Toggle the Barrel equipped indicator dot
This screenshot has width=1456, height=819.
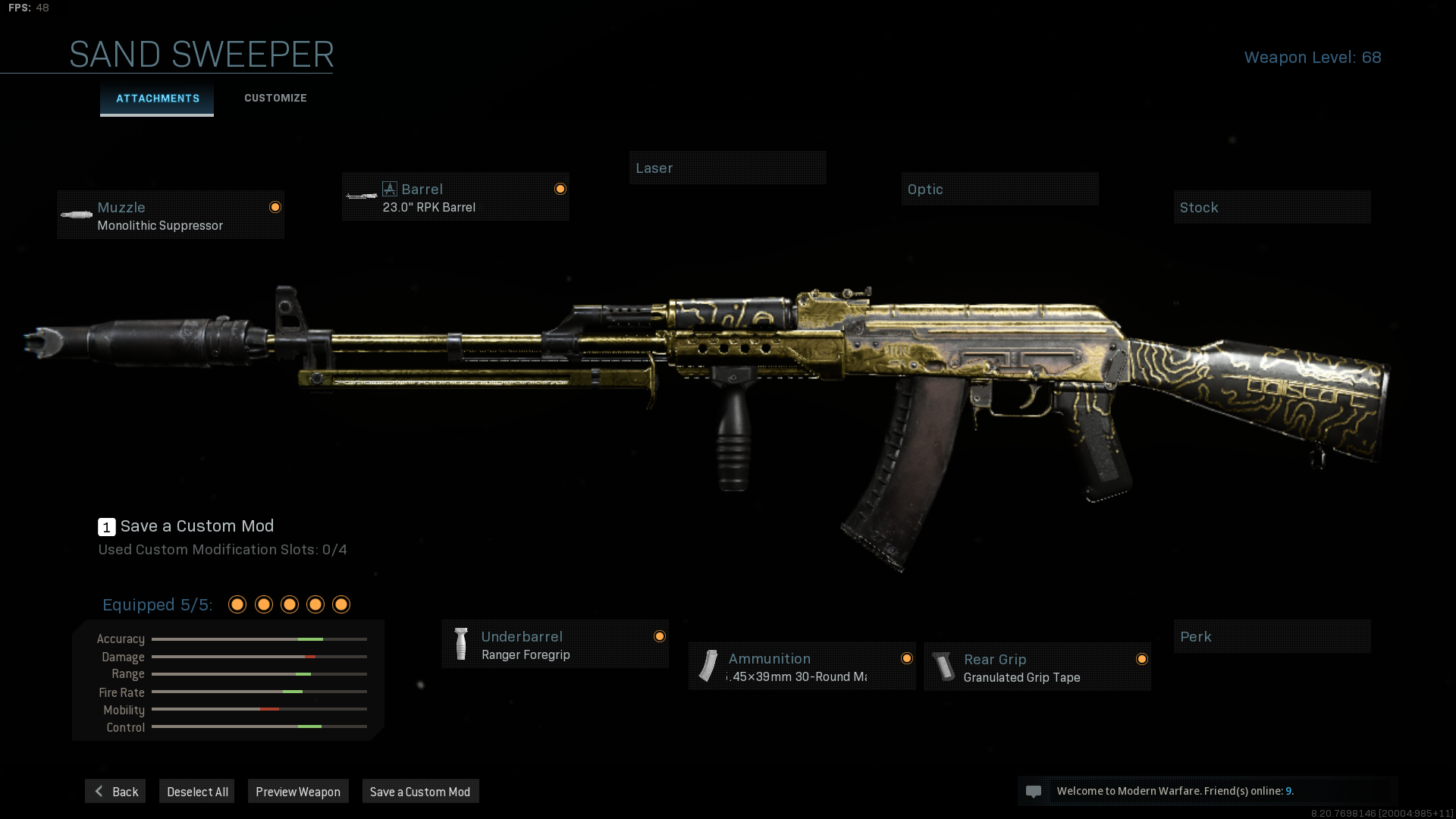click(560, 188)
